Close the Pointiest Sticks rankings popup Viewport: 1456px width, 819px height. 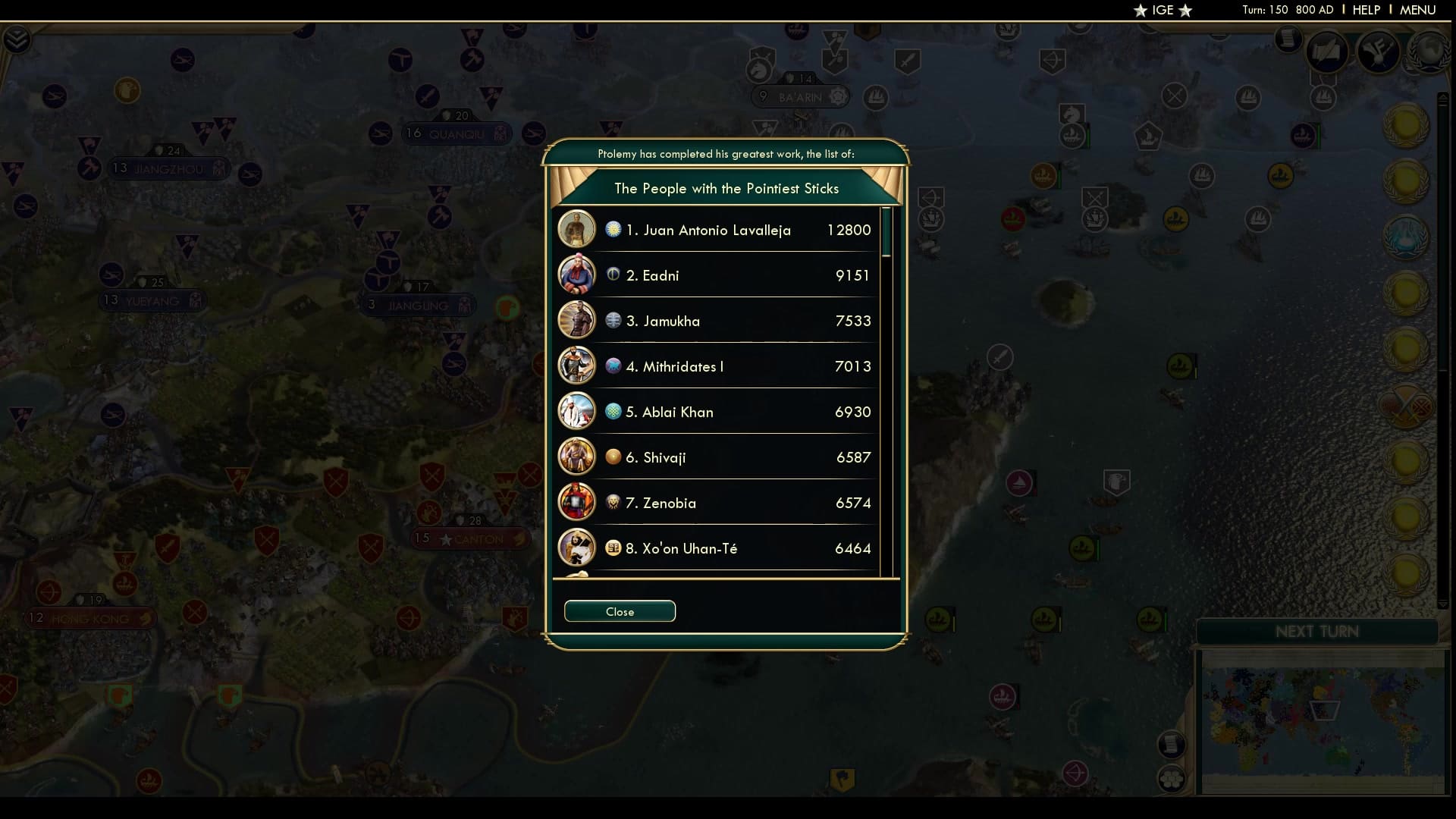coord(620,611)
